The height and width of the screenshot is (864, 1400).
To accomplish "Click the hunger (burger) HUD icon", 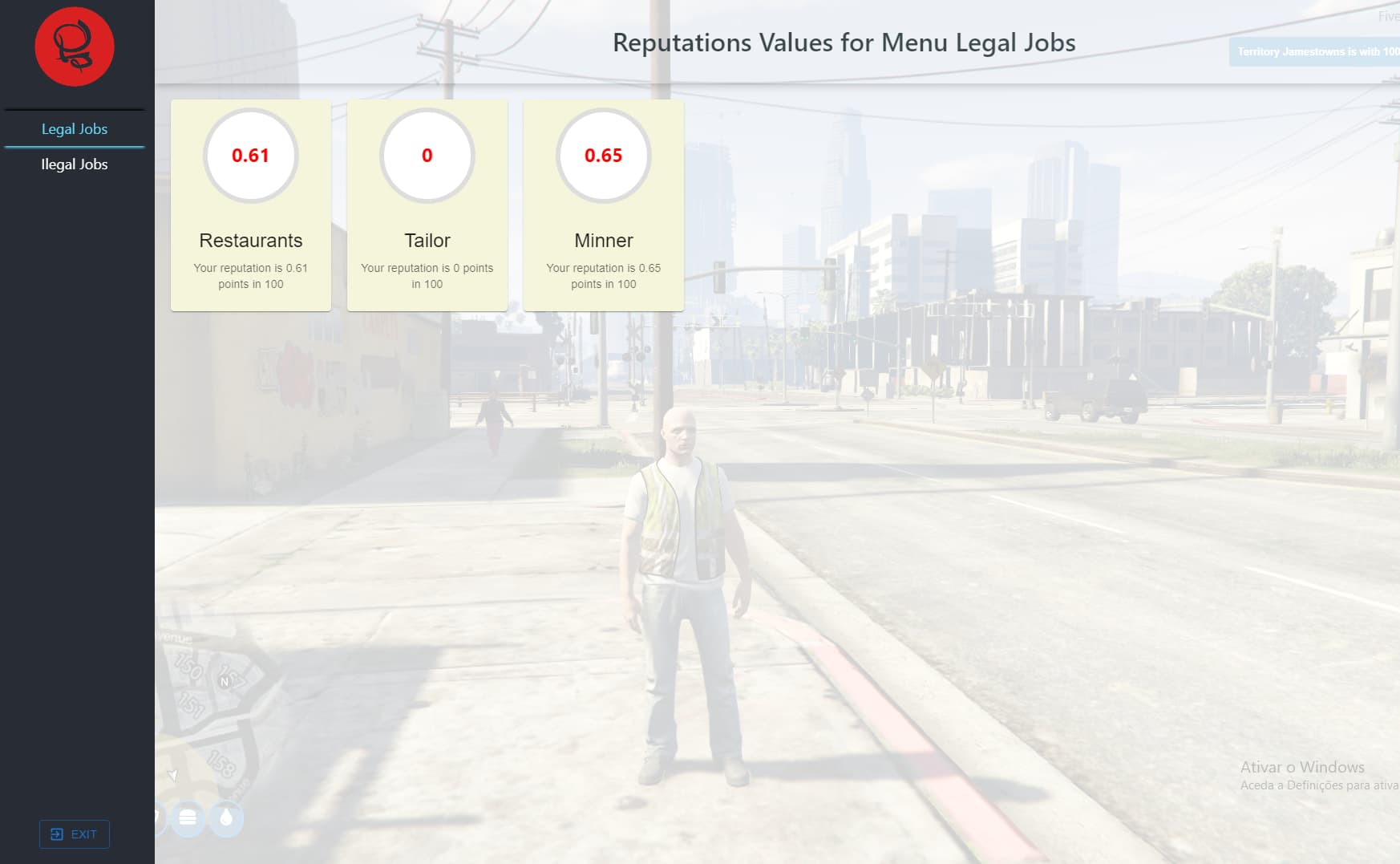I will pos(187,819).
